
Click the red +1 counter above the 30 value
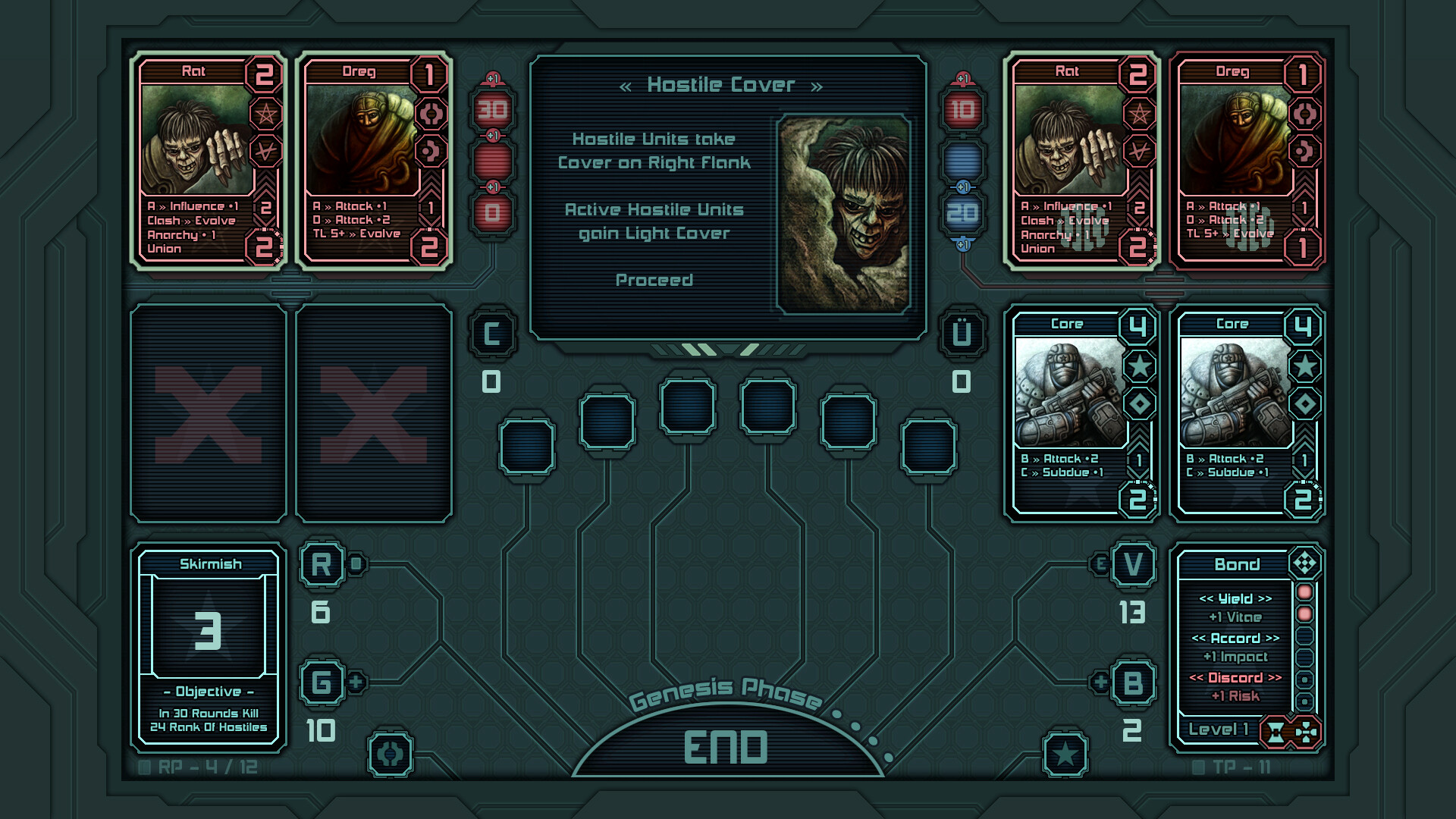pos(493,76)
